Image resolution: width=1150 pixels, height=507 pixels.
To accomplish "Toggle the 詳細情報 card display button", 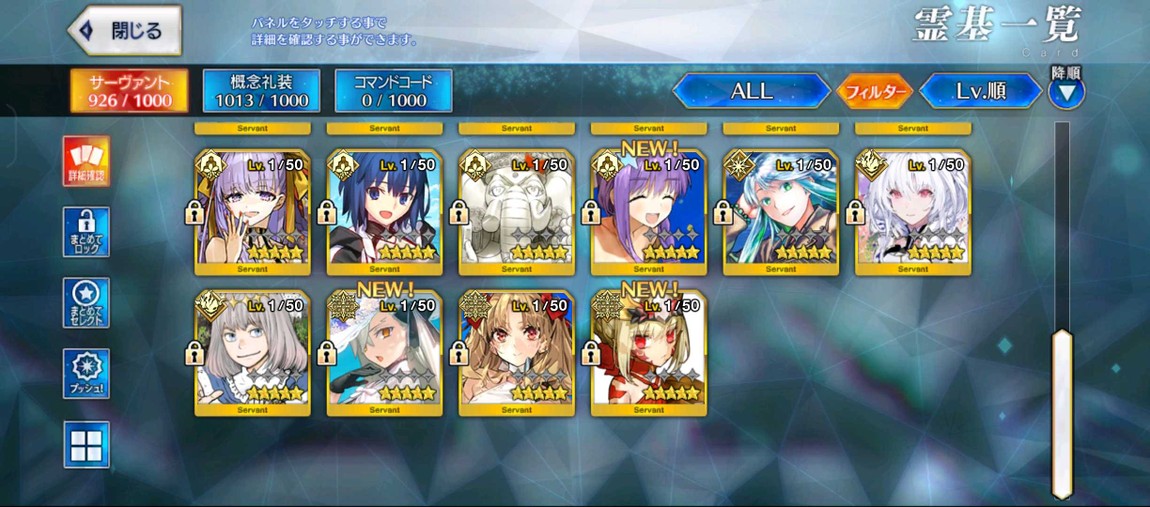I will [x=86, y=161].
